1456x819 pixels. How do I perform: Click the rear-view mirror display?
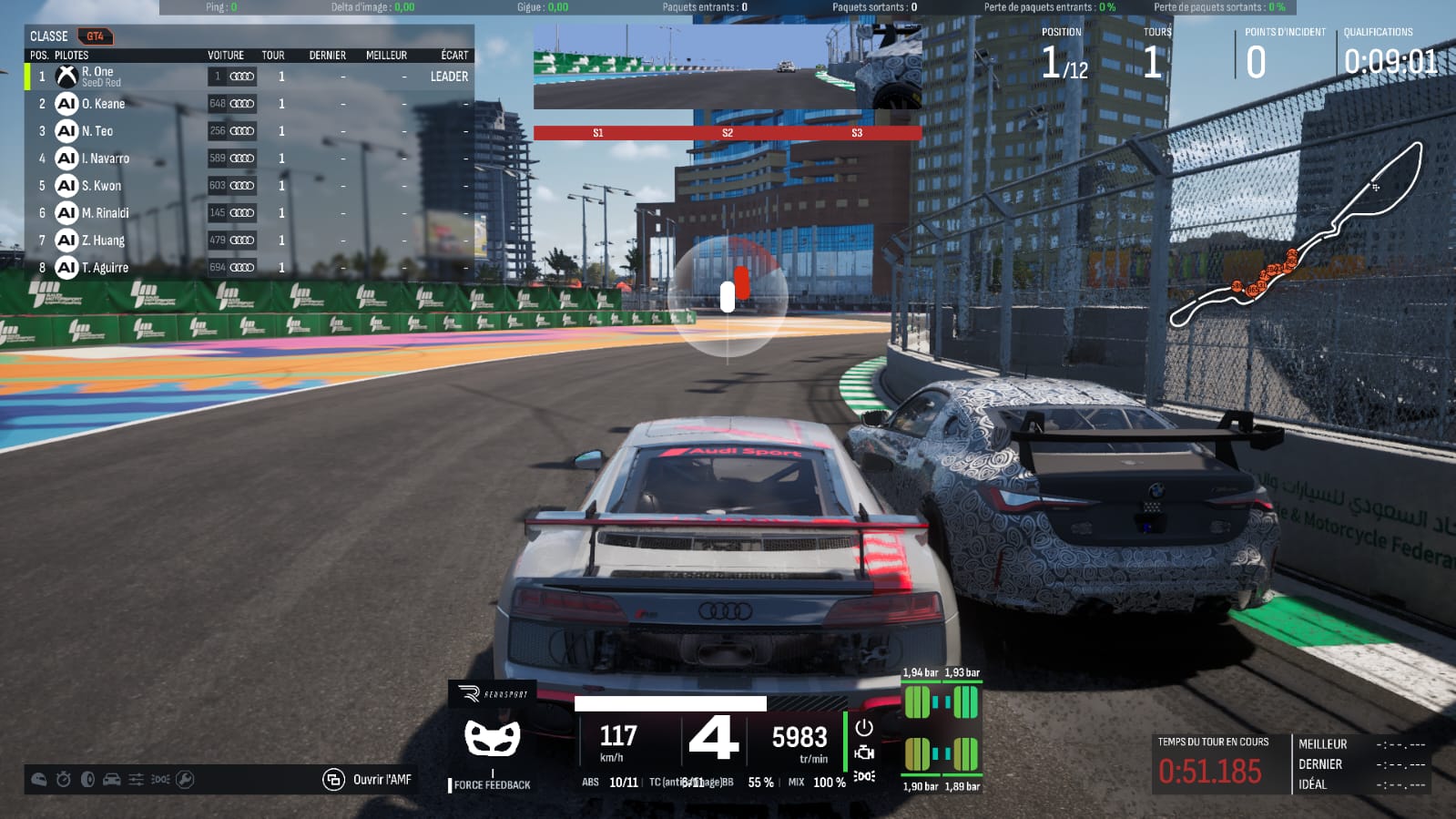click(727, 67)
